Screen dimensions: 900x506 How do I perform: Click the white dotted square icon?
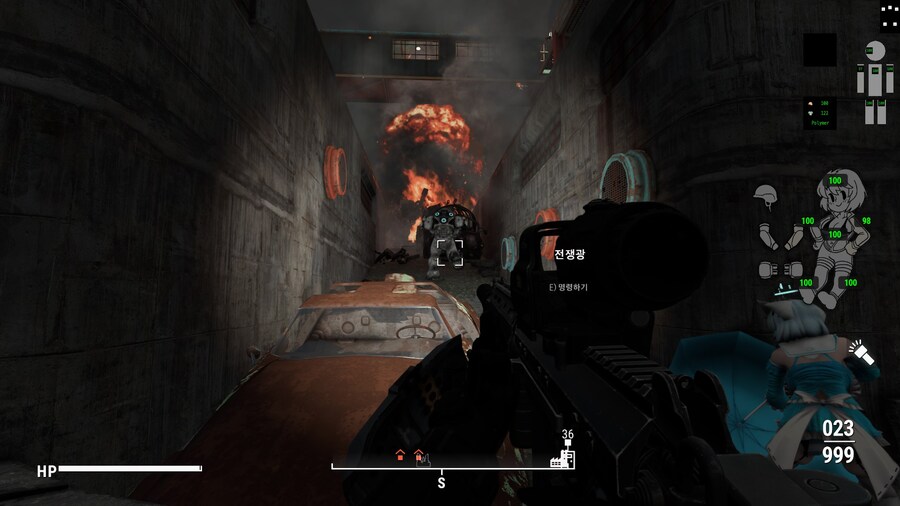[x=889, y=15]
